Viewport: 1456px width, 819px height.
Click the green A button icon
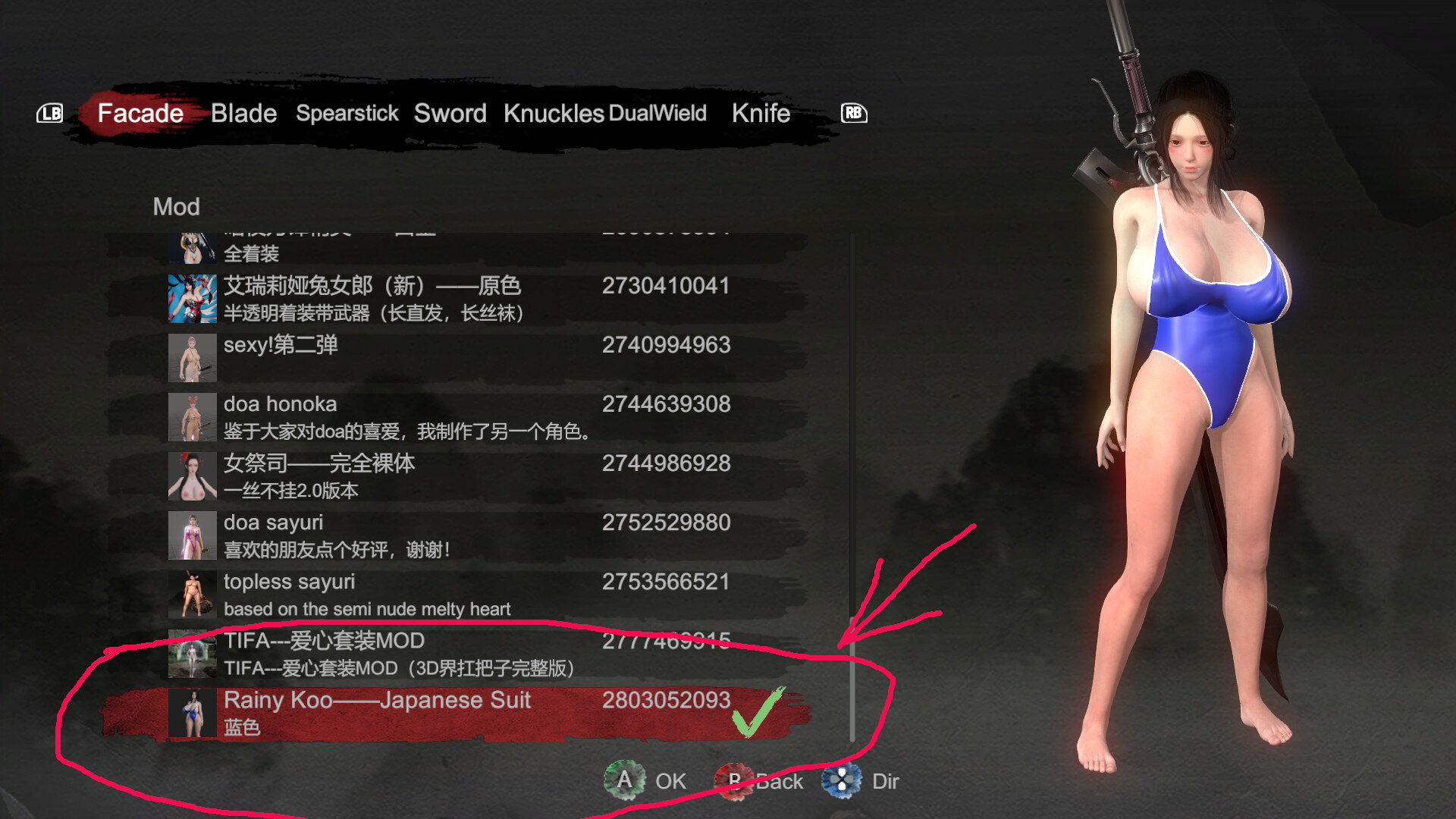point(623,780)
